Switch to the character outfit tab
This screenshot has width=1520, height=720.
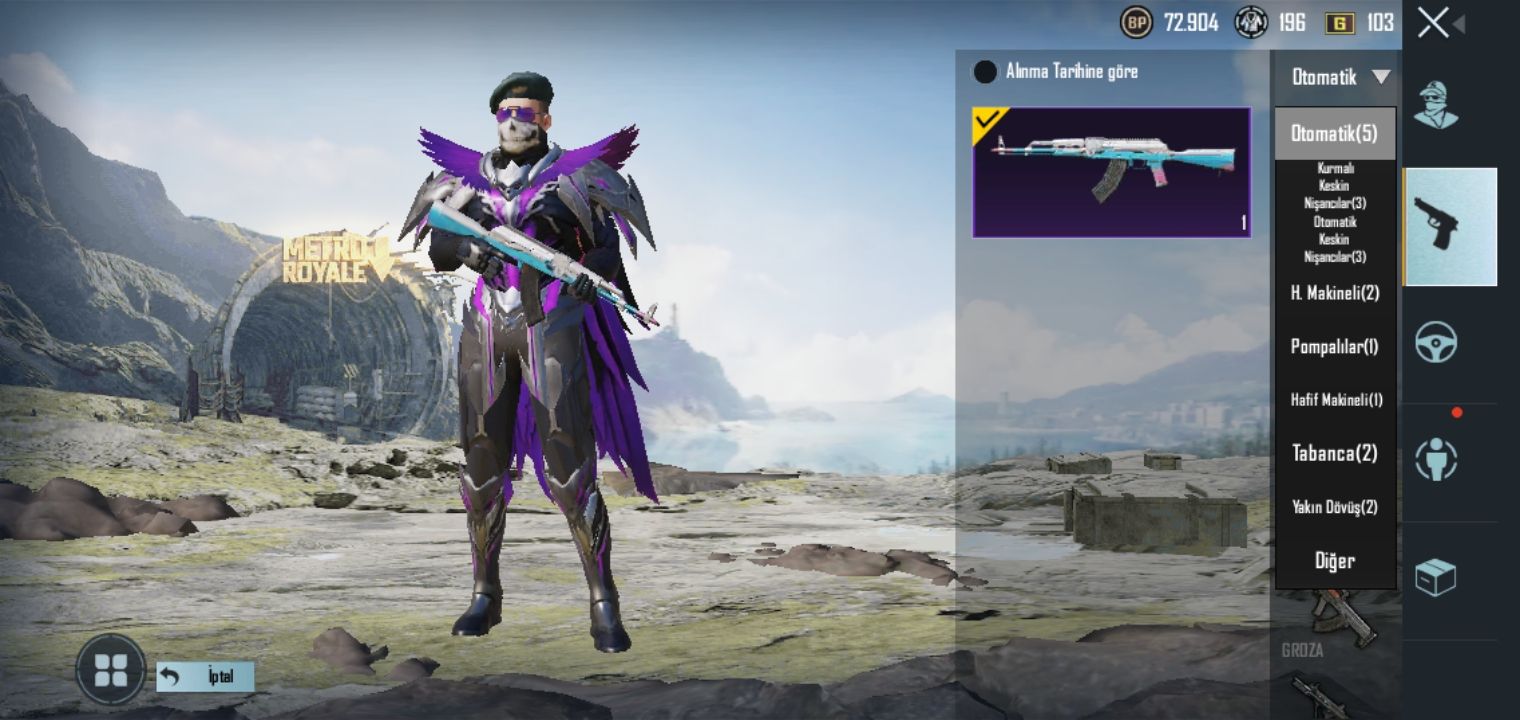tap(1435, 104)
